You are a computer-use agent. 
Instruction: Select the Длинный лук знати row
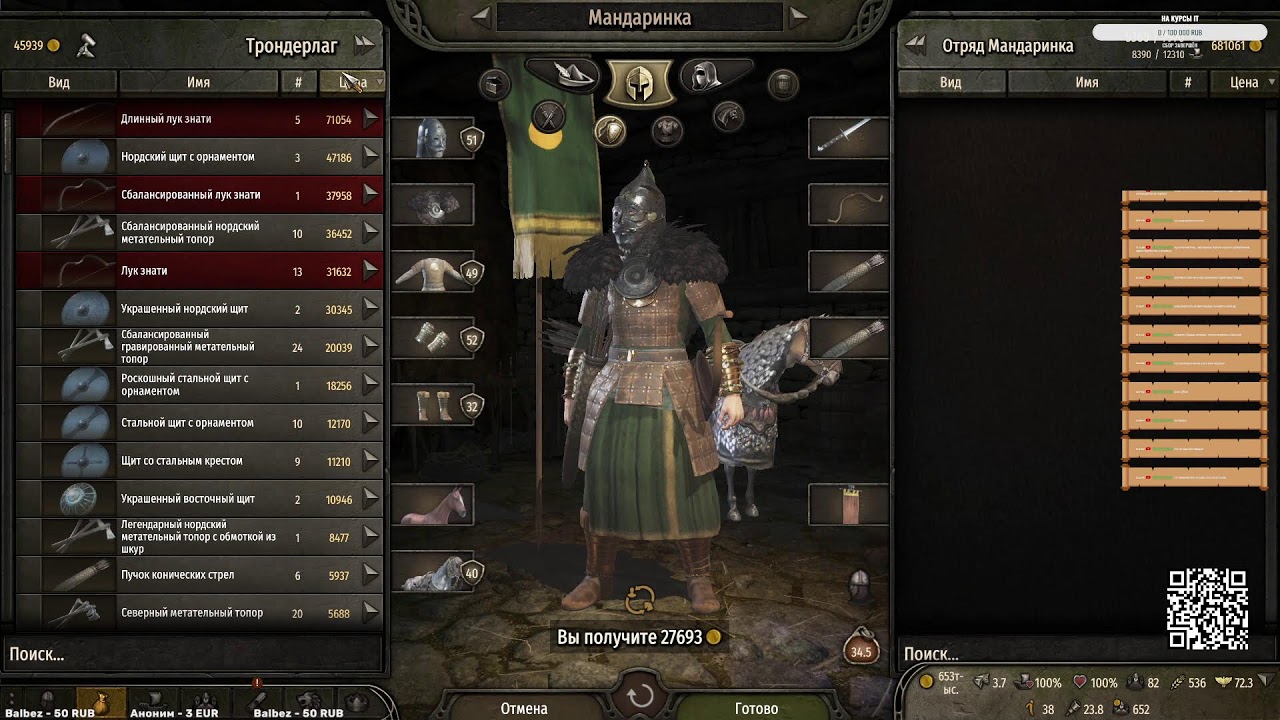pyautogui.click(x=199, y=120)
